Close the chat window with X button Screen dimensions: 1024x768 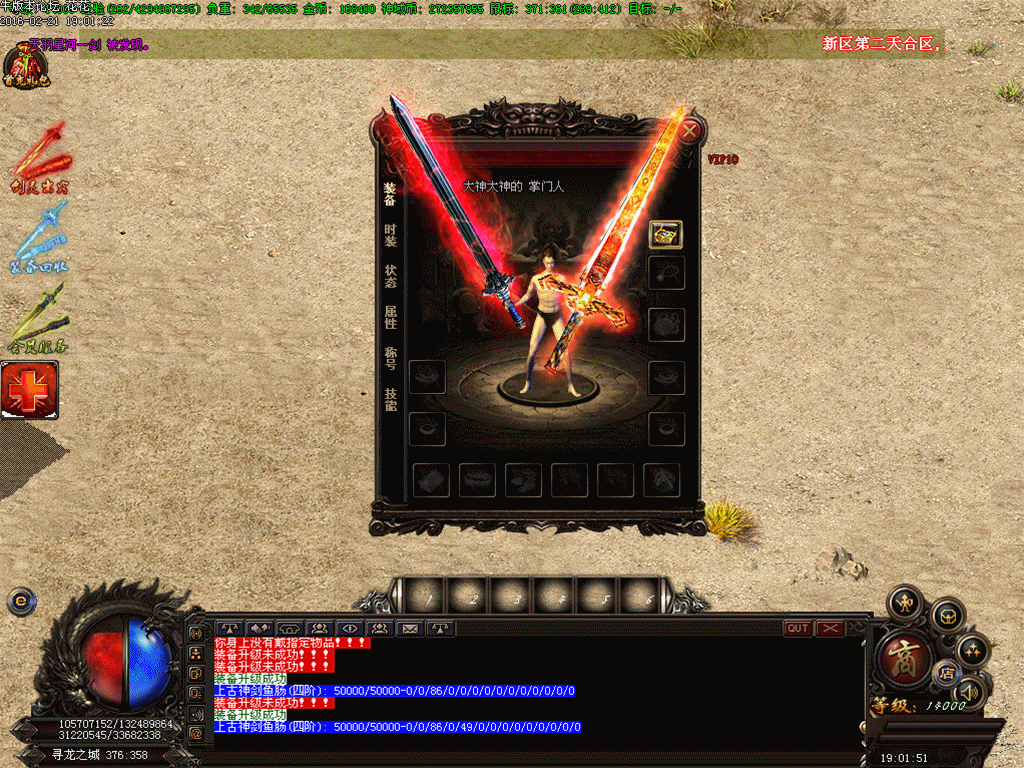pyautogui.click(x=830, y=628)
